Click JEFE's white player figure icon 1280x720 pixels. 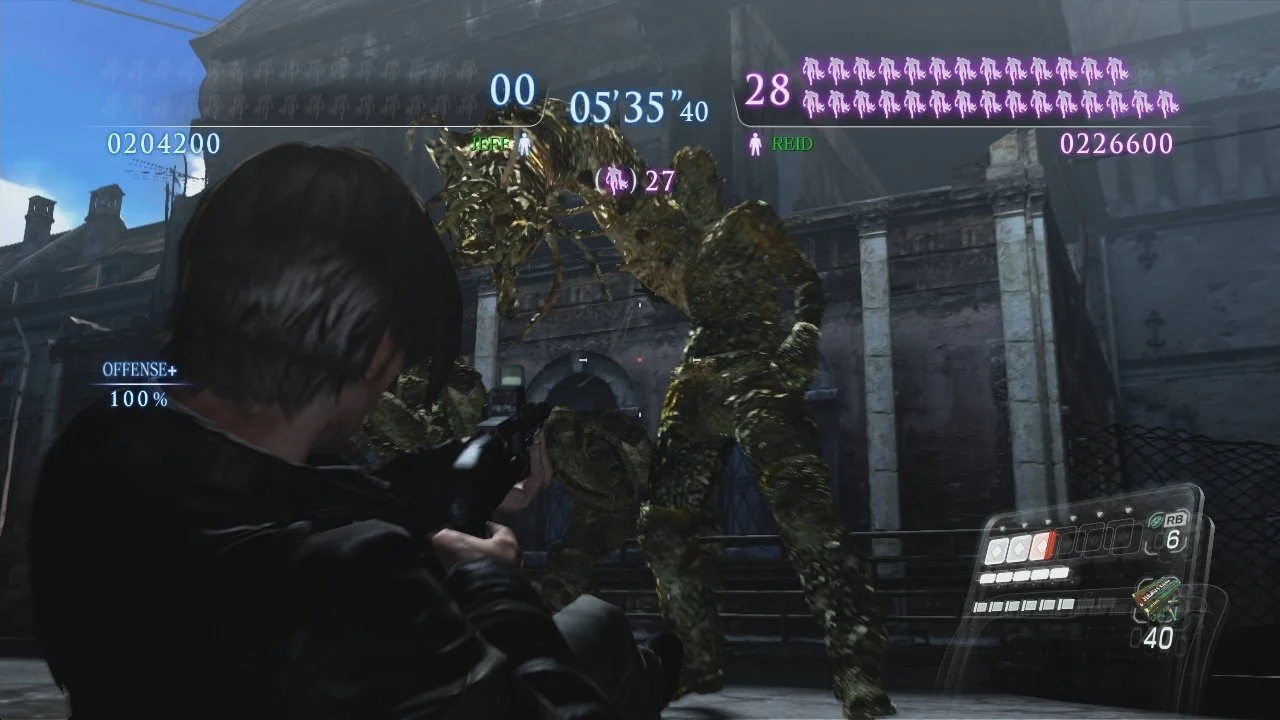(x=524, y=142)
